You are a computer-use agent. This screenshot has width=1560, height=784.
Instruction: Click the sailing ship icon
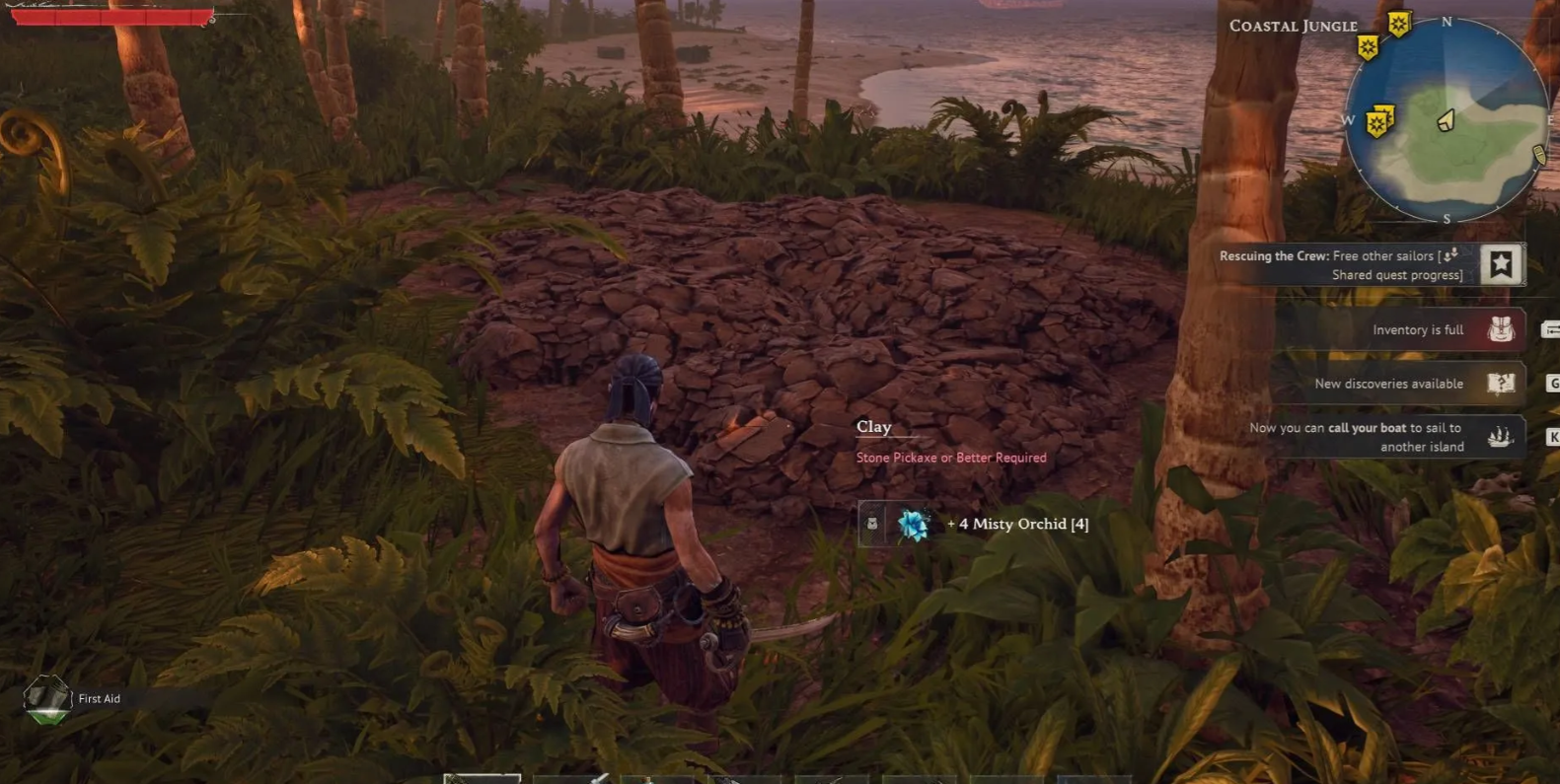click(x=1501, y=436)
